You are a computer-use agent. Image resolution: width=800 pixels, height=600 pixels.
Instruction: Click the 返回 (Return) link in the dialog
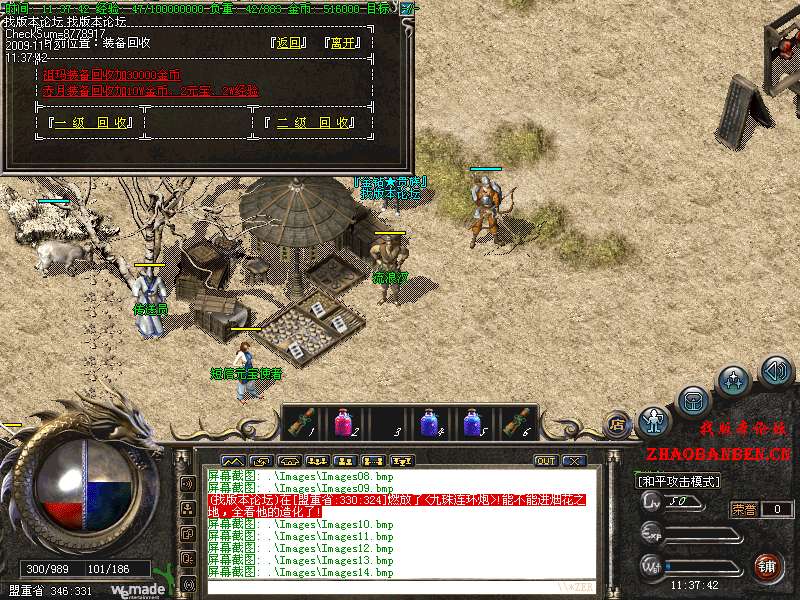pos(288,43)
